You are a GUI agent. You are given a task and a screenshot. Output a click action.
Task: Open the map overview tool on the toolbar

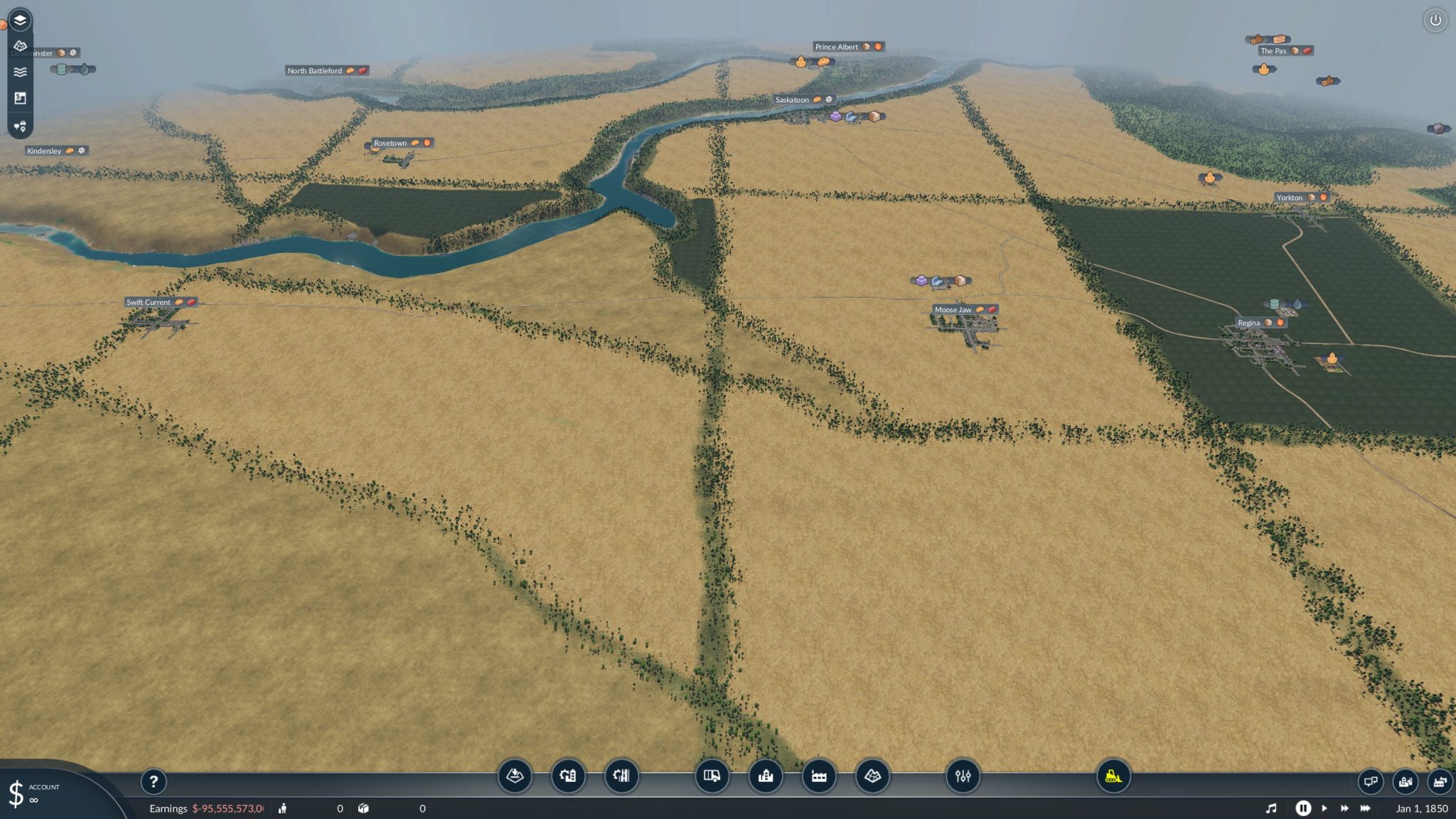pyautogui.click(x=872, y=777)
